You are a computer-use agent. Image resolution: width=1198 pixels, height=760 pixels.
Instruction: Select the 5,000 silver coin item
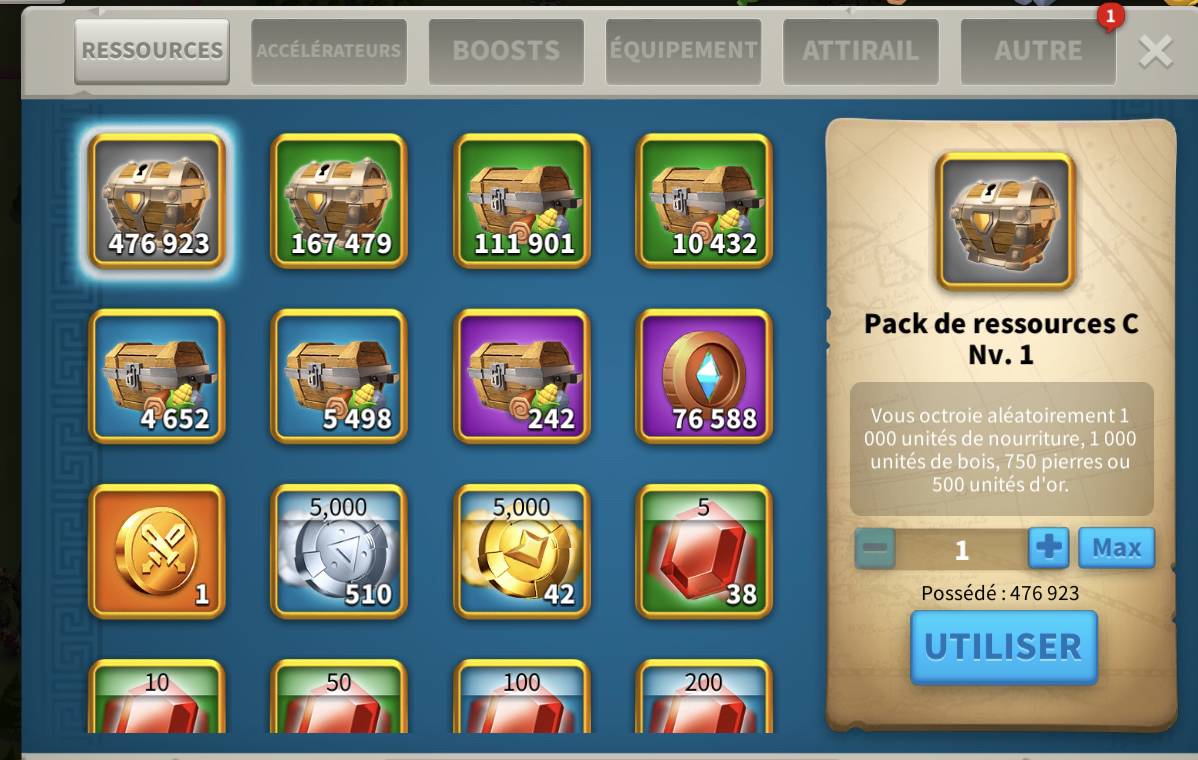coord(340,551)
